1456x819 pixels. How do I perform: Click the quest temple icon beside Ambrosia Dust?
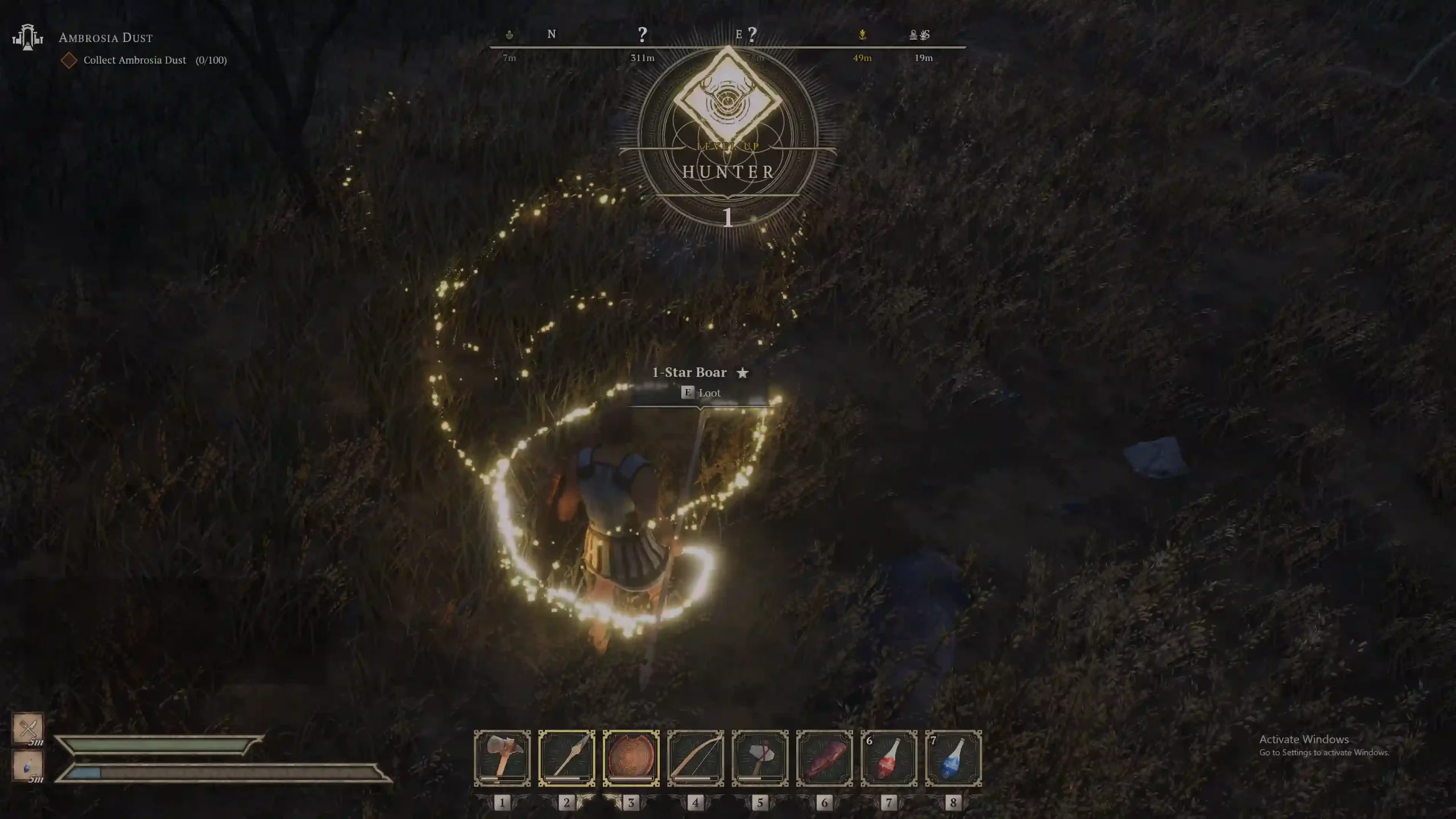[x=28, y=38]
